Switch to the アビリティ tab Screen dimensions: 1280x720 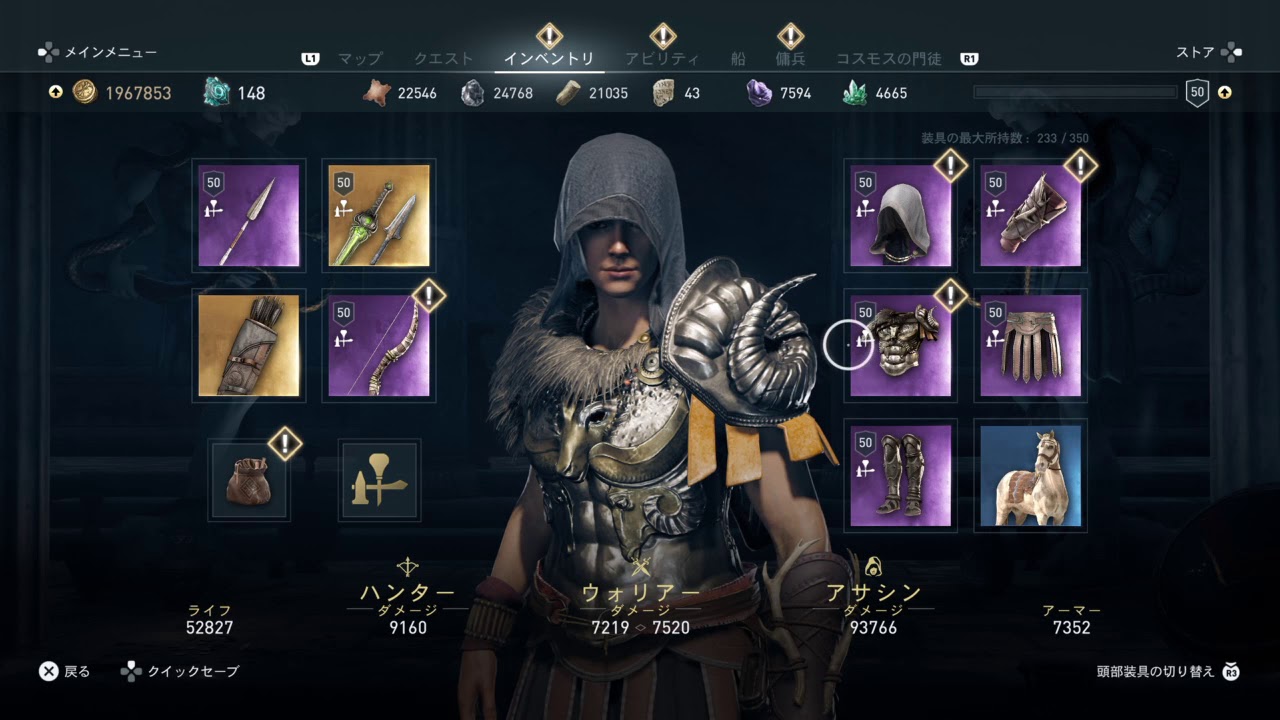point(662,59)
